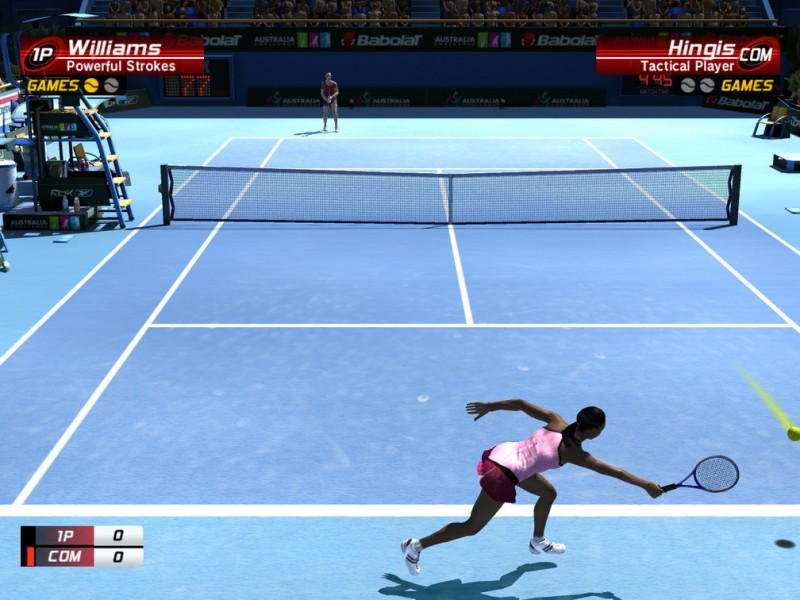
Task: Select the Hingis COM player banner
Action: [x=688, y=56]
